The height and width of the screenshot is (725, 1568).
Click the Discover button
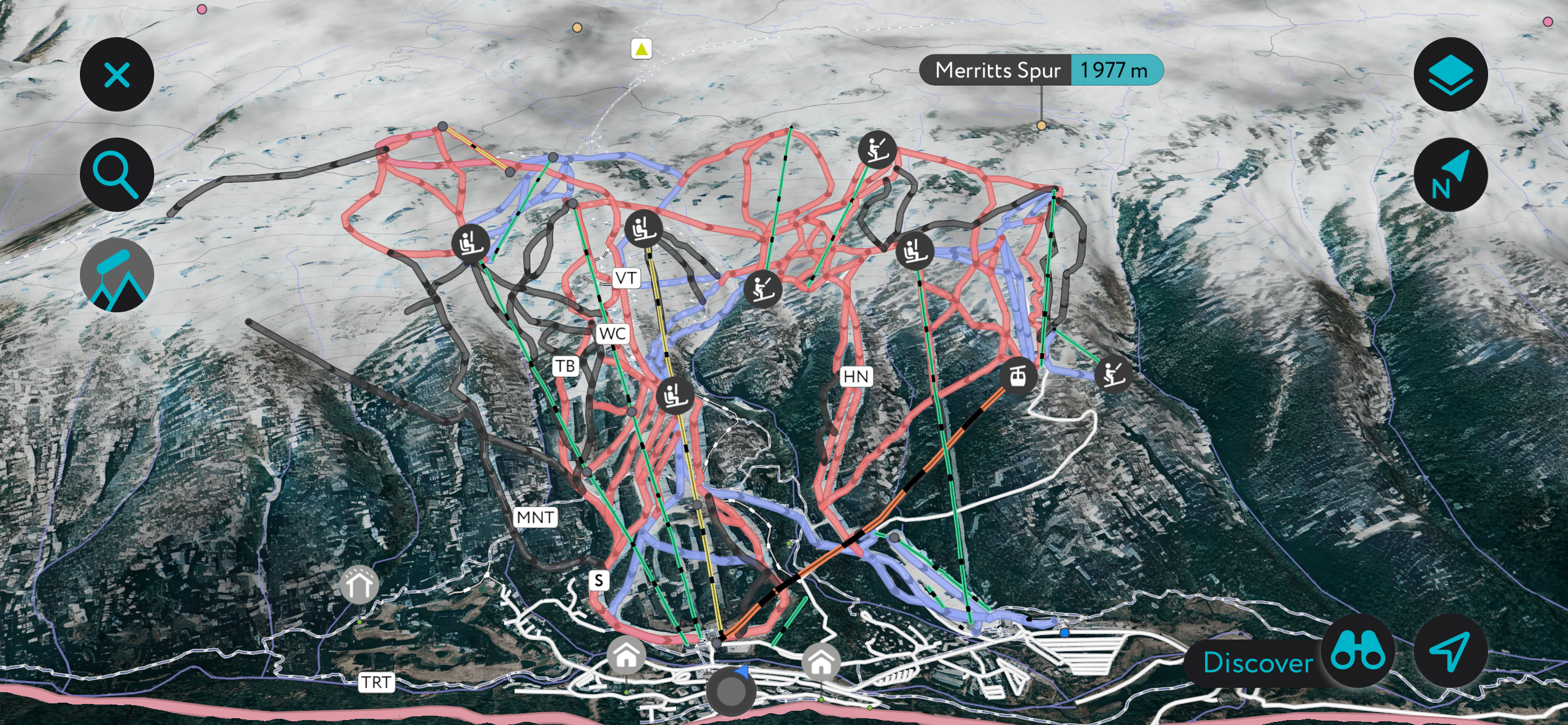(x=1257, y=663)
